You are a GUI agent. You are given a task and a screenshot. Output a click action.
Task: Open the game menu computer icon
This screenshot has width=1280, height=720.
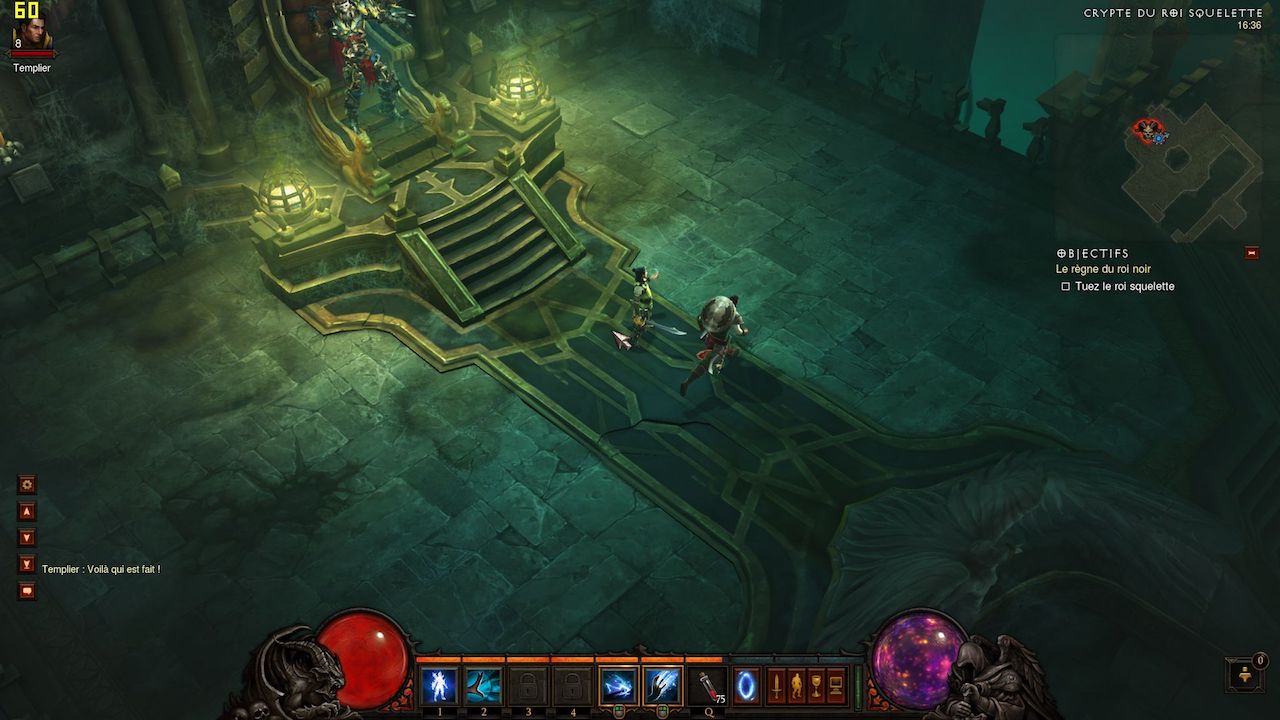point(836,686)
